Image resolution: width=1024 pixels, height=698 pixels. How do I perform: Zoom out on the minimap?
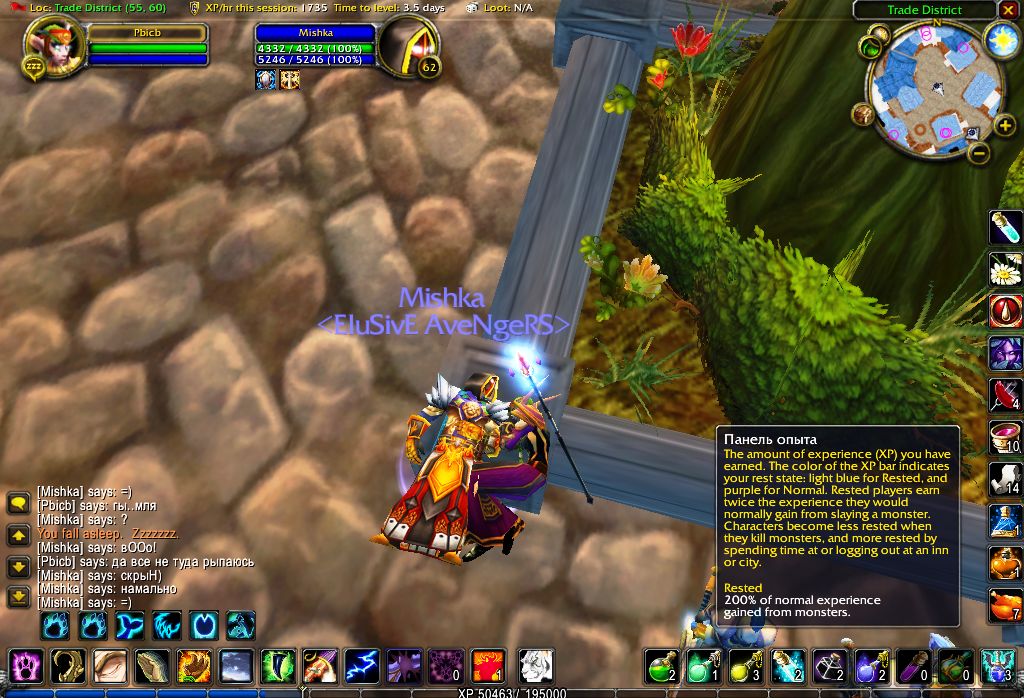coord(980,153)
